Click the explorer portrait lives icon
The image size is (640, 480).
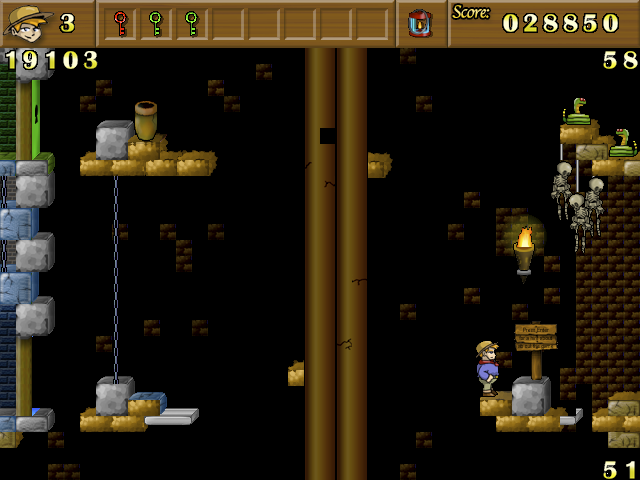point(28,23)
